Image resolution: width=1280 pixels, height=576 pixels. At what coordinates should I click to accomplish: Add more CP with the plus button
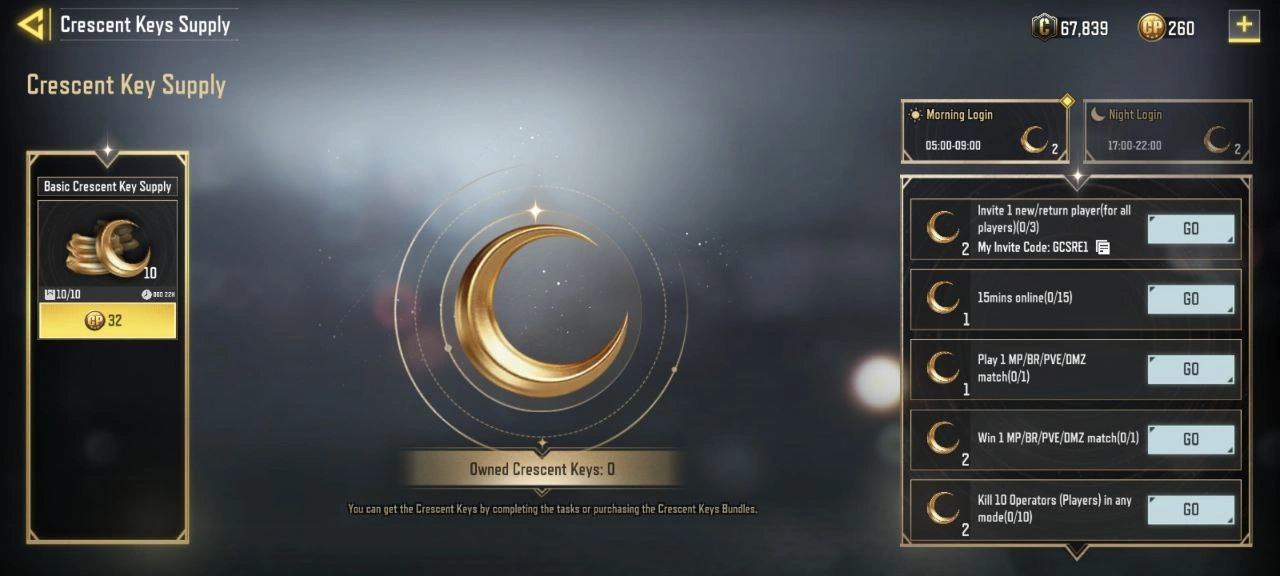pyautogui.click(x=1244, y=26)
